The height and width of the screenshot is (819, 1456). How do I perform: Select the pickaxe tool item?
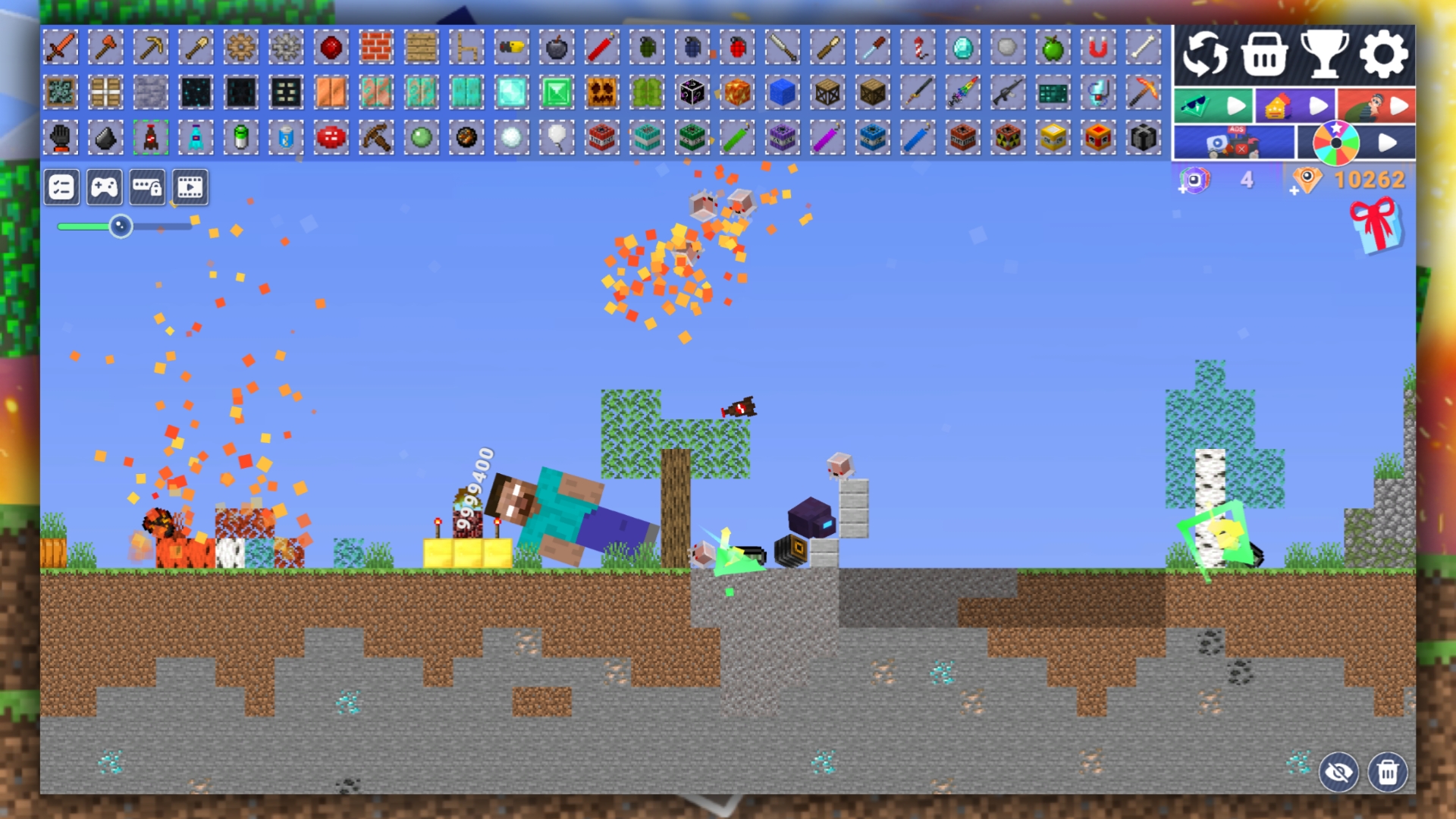pos(150,46)
